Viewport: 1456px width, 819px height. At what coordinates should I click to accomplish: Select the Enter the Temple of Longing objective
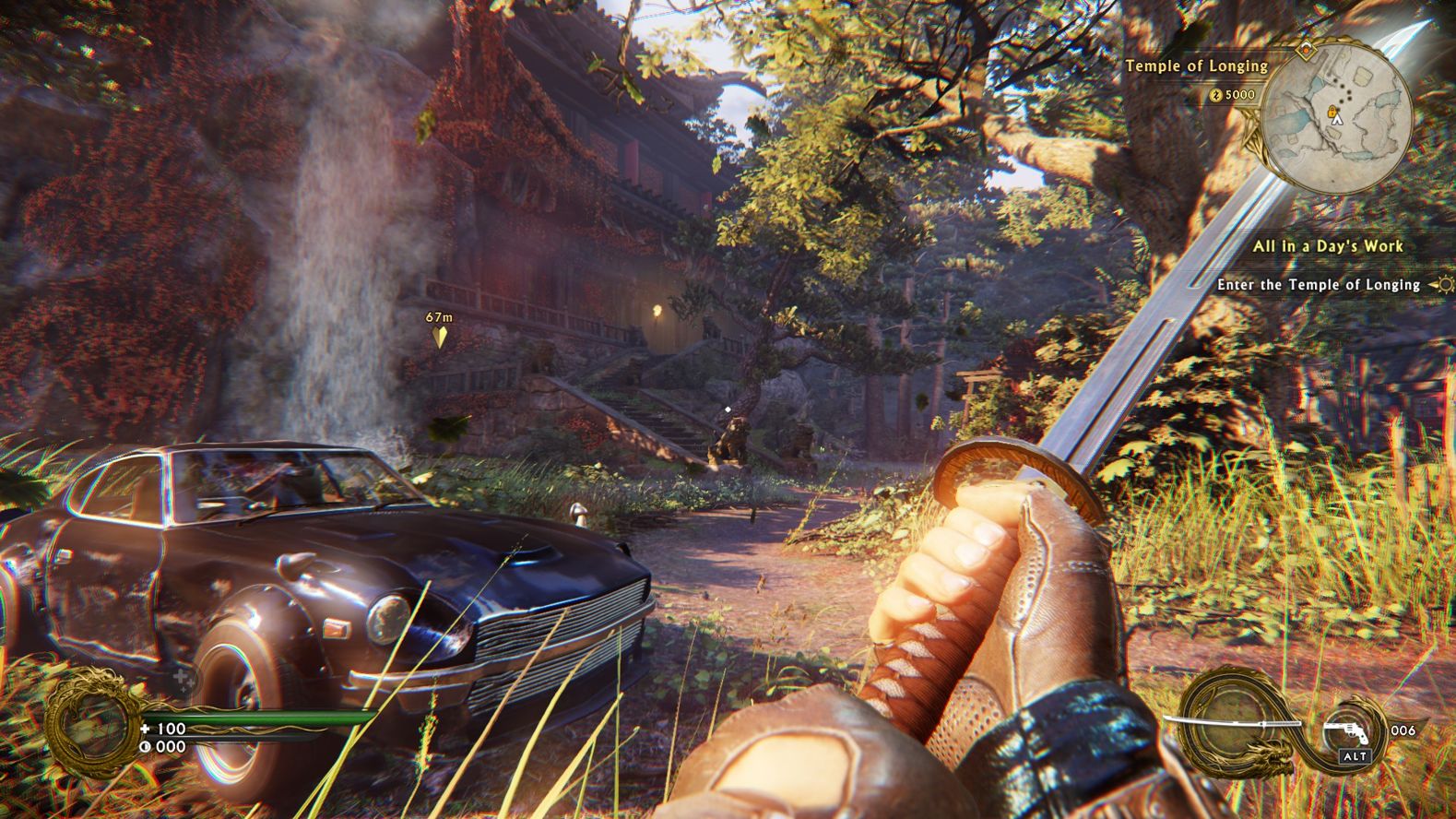[1318, 285]
